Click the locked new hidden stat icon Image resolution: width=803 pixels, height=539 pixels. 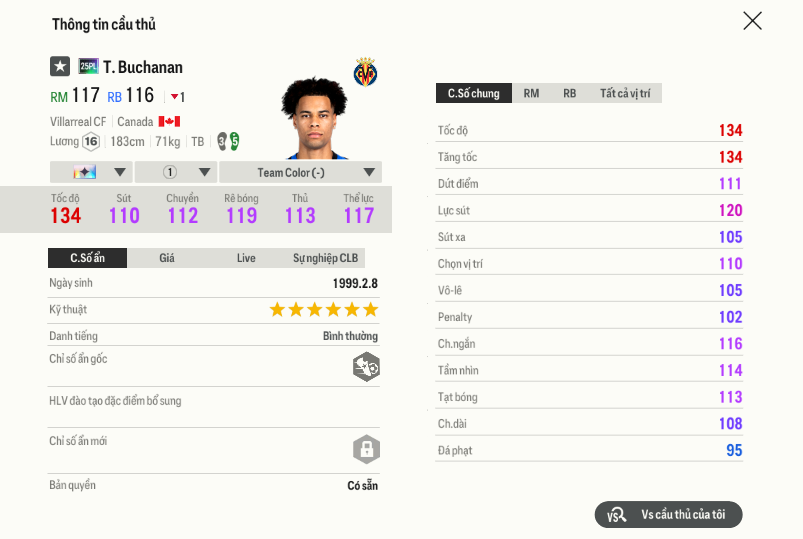click(x=366, y=449)
